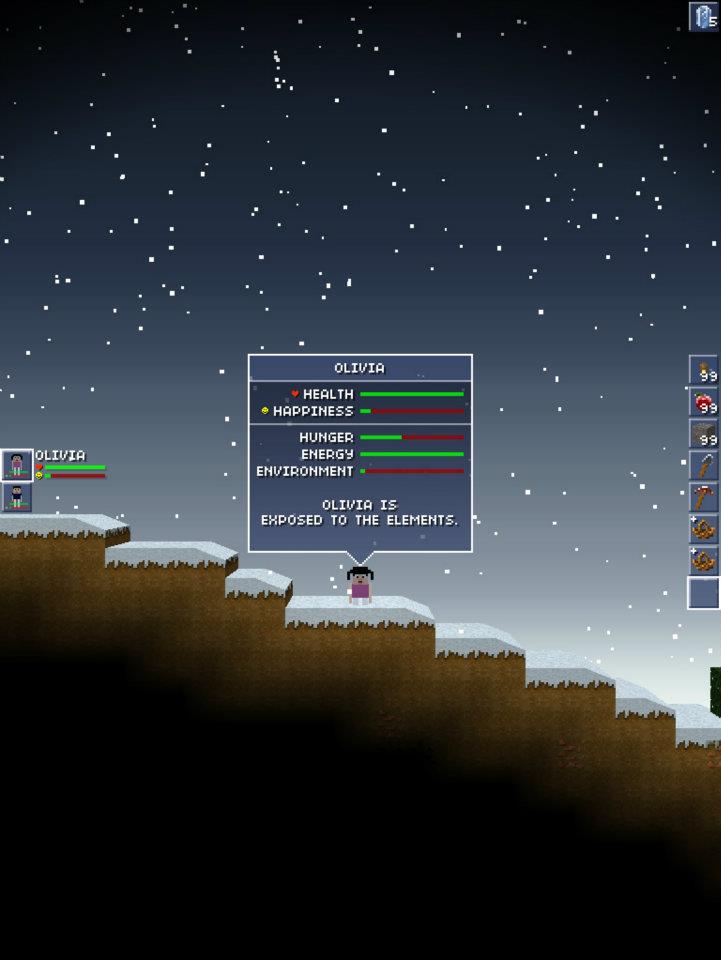Open the time crystal shop icon
721x960 pixels.
[x=704, y=16]
